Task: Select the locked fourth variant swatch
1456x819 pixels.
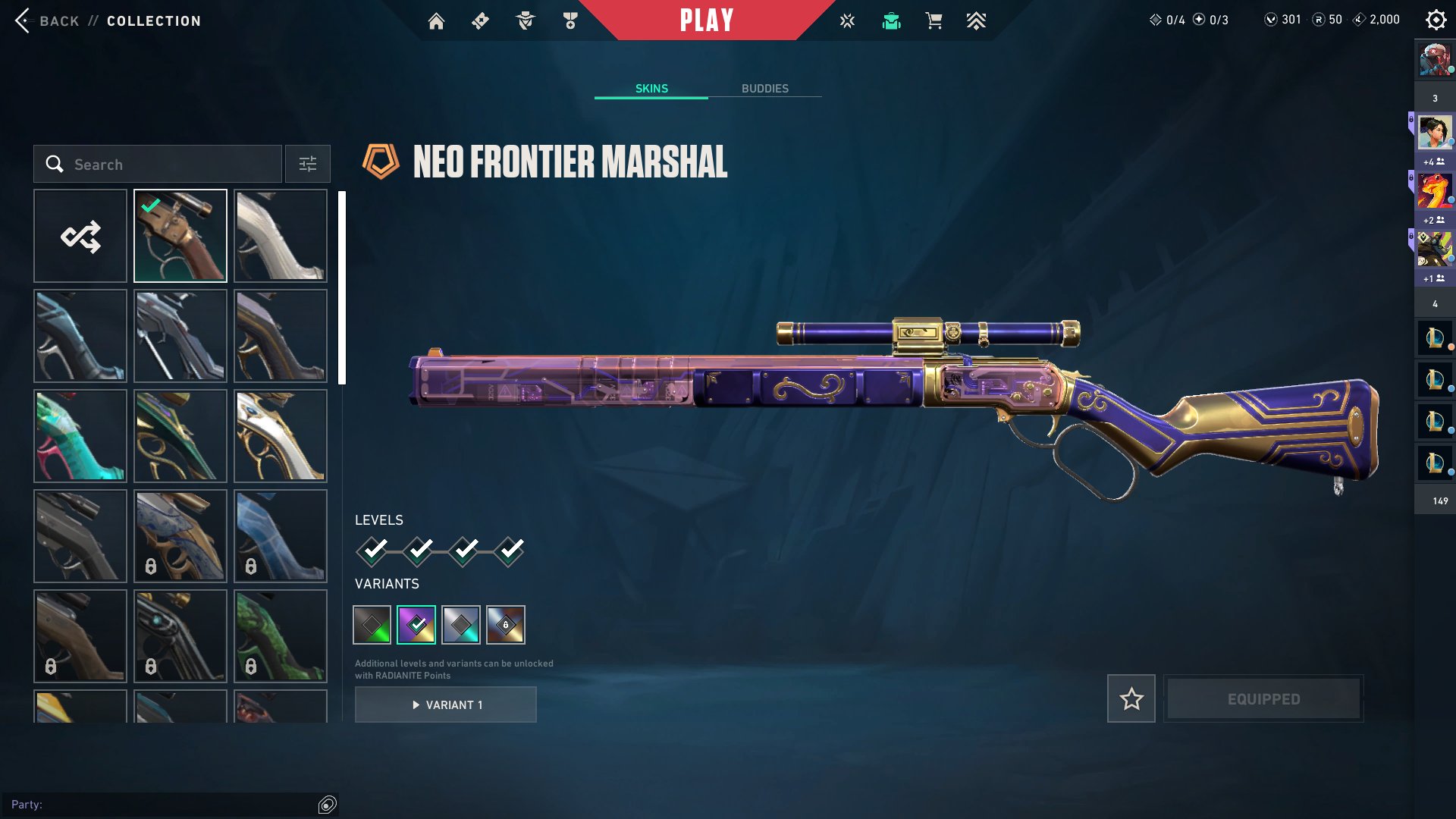Action: (505, 625)
